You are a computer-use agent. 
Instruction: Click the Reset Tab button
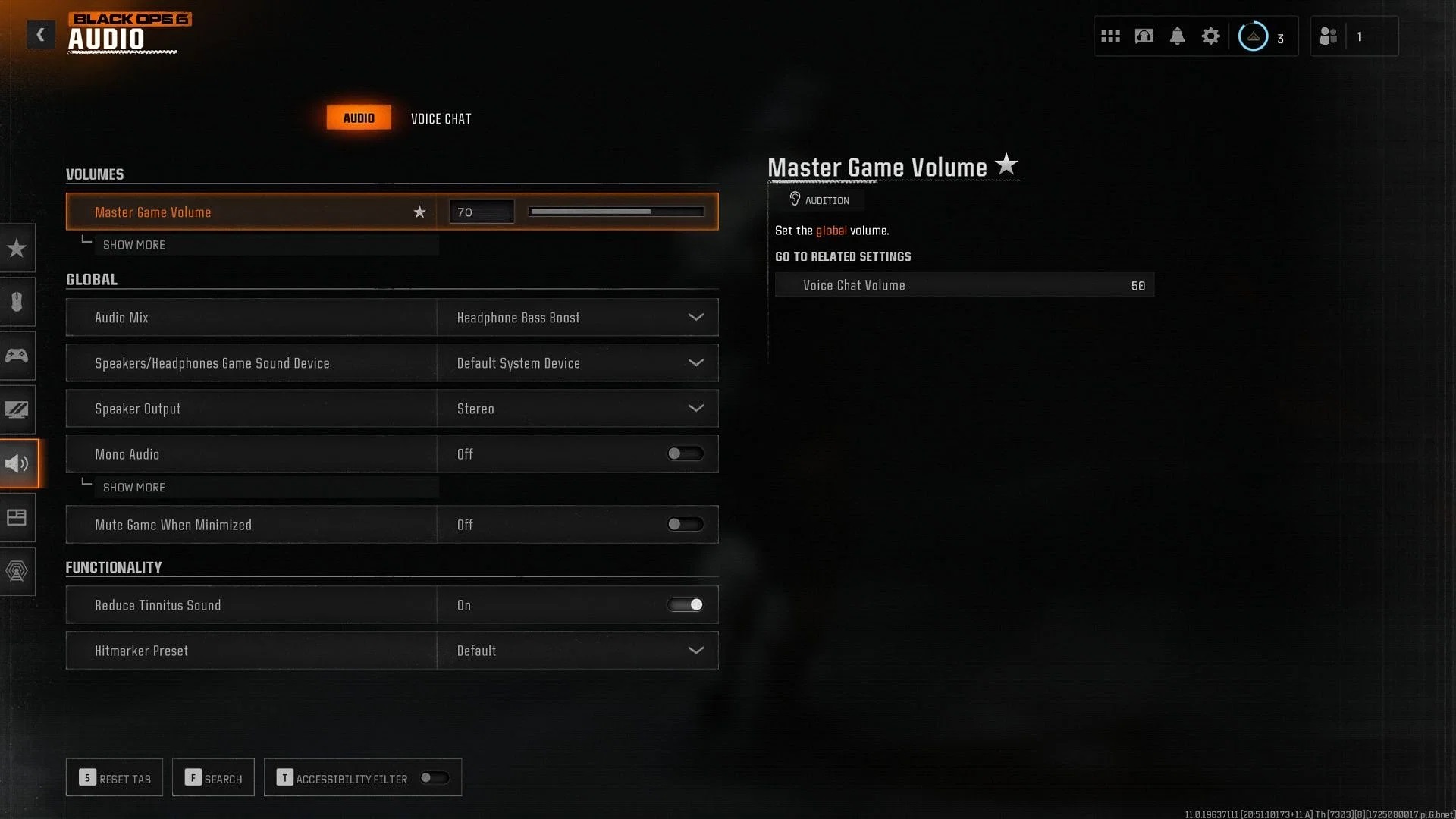pyautogui.click(x=115, y=778)
